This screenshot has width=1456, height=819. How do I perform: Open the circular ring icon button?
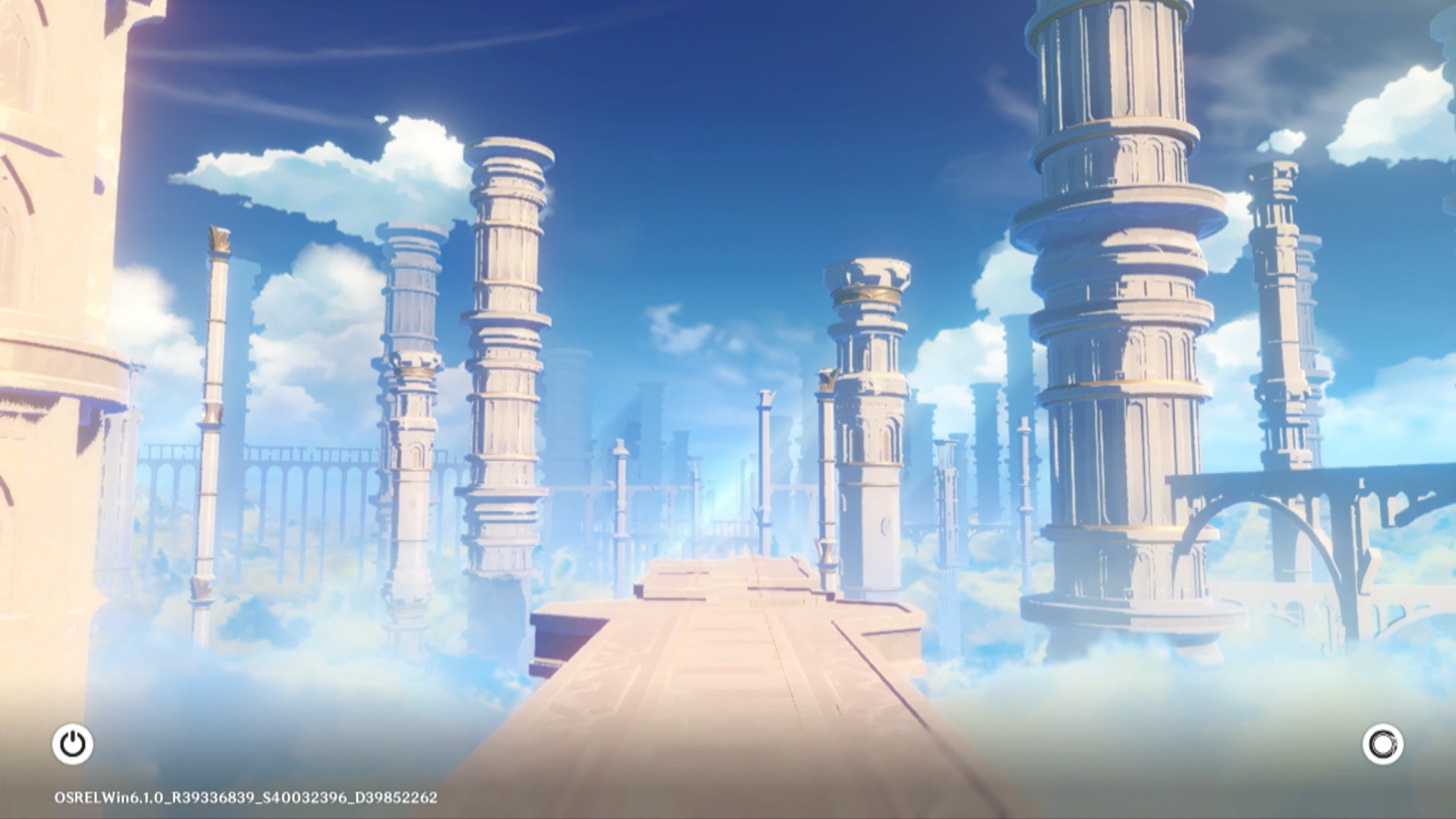(1382, 744)
